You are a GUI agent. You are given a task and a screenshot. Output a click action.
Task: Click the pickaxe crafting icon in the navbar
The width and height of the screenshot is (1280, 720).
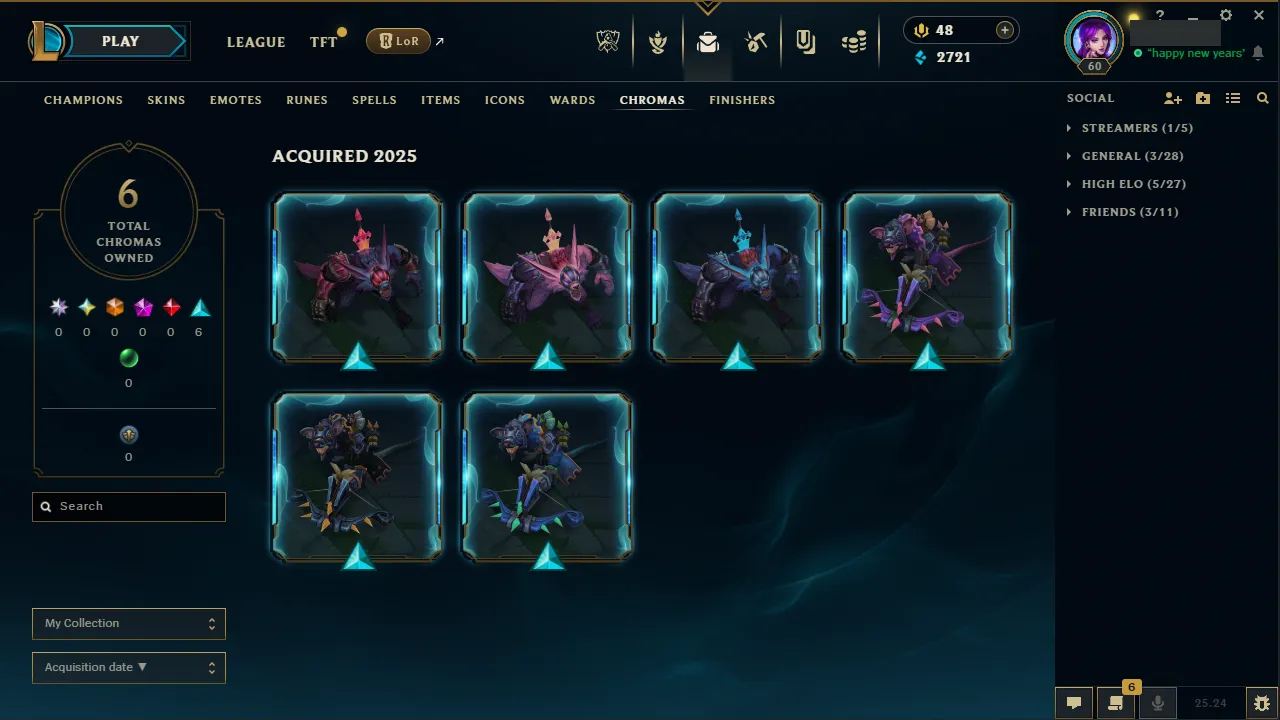click(757, 41)
